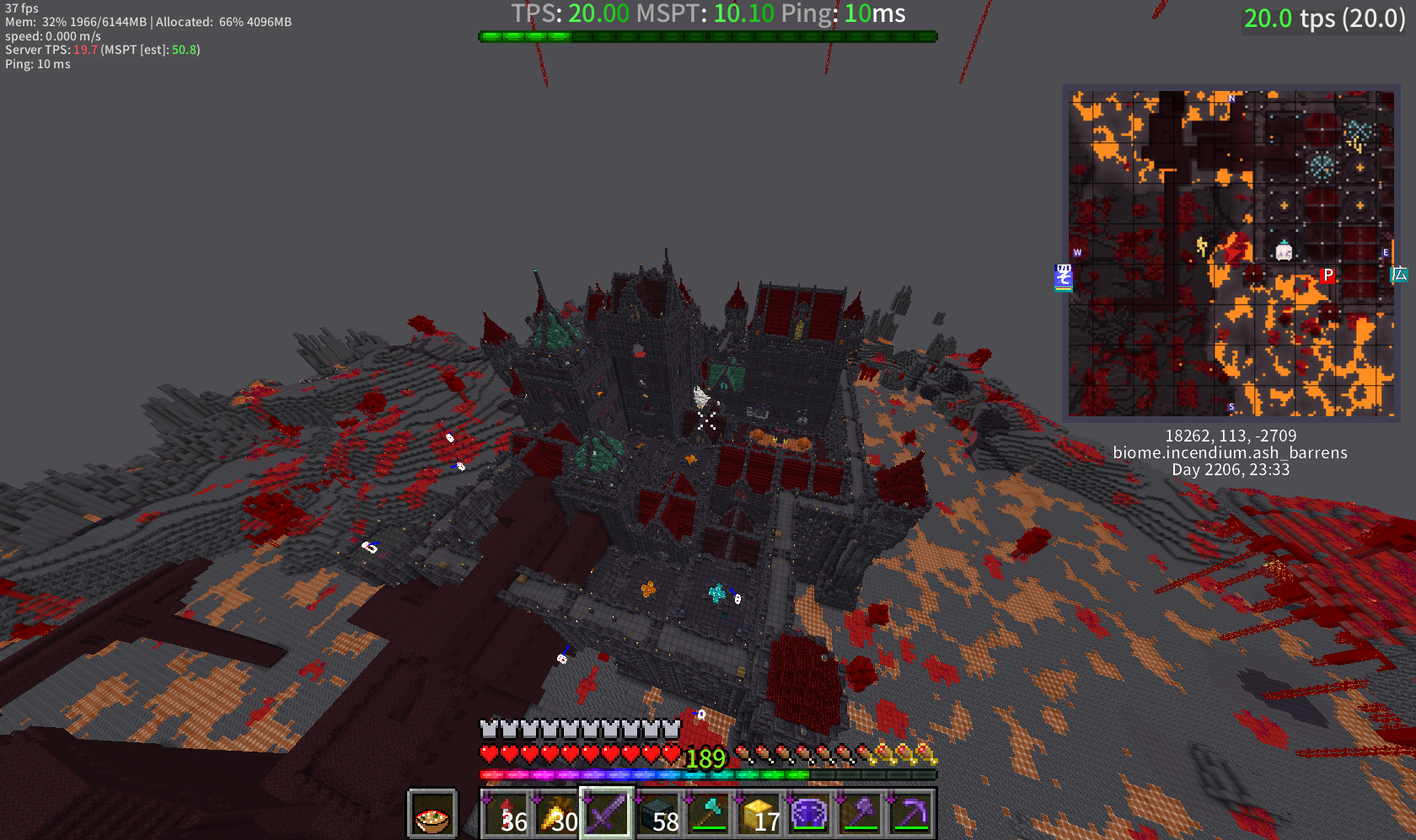
Task: Choose the purple elytra hotbar slot
Action: (x=809, y=814)
